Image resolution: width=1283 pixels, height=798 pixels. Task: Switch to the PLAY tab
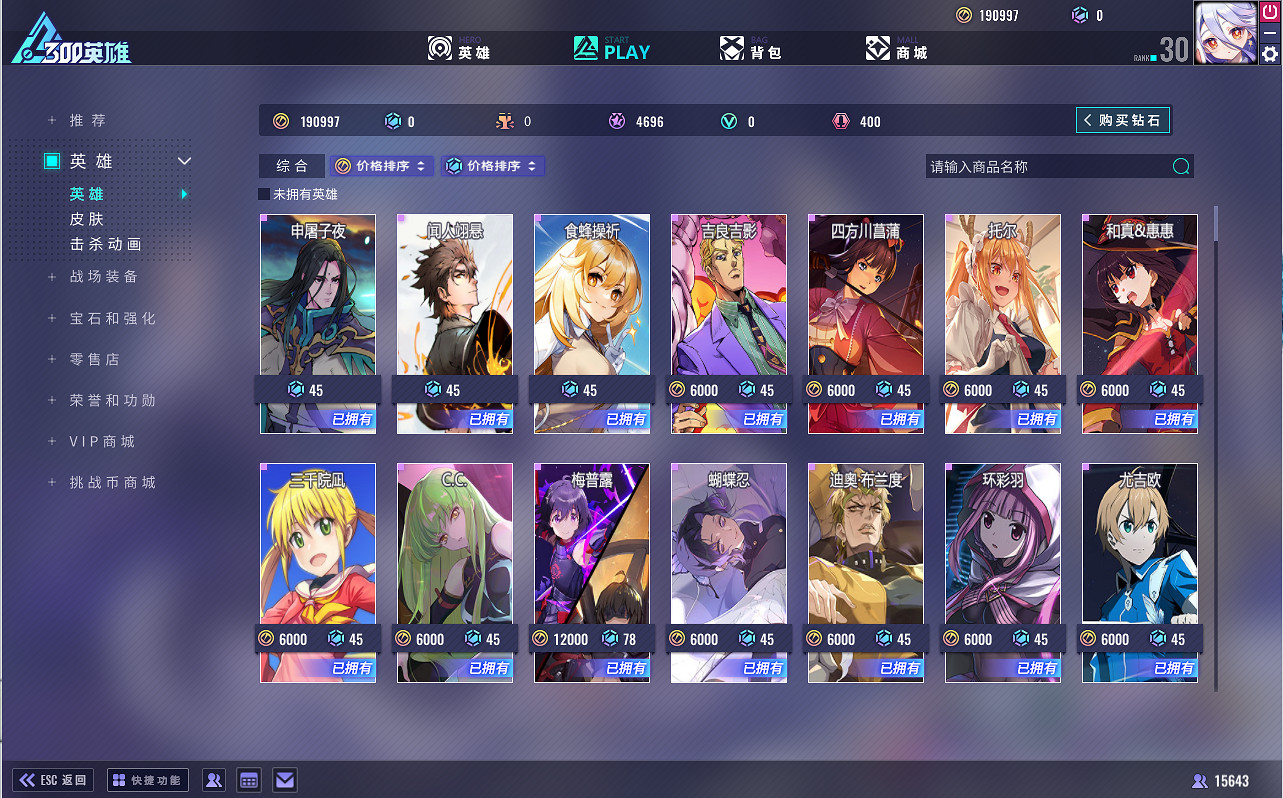click(x=610, y=47)
